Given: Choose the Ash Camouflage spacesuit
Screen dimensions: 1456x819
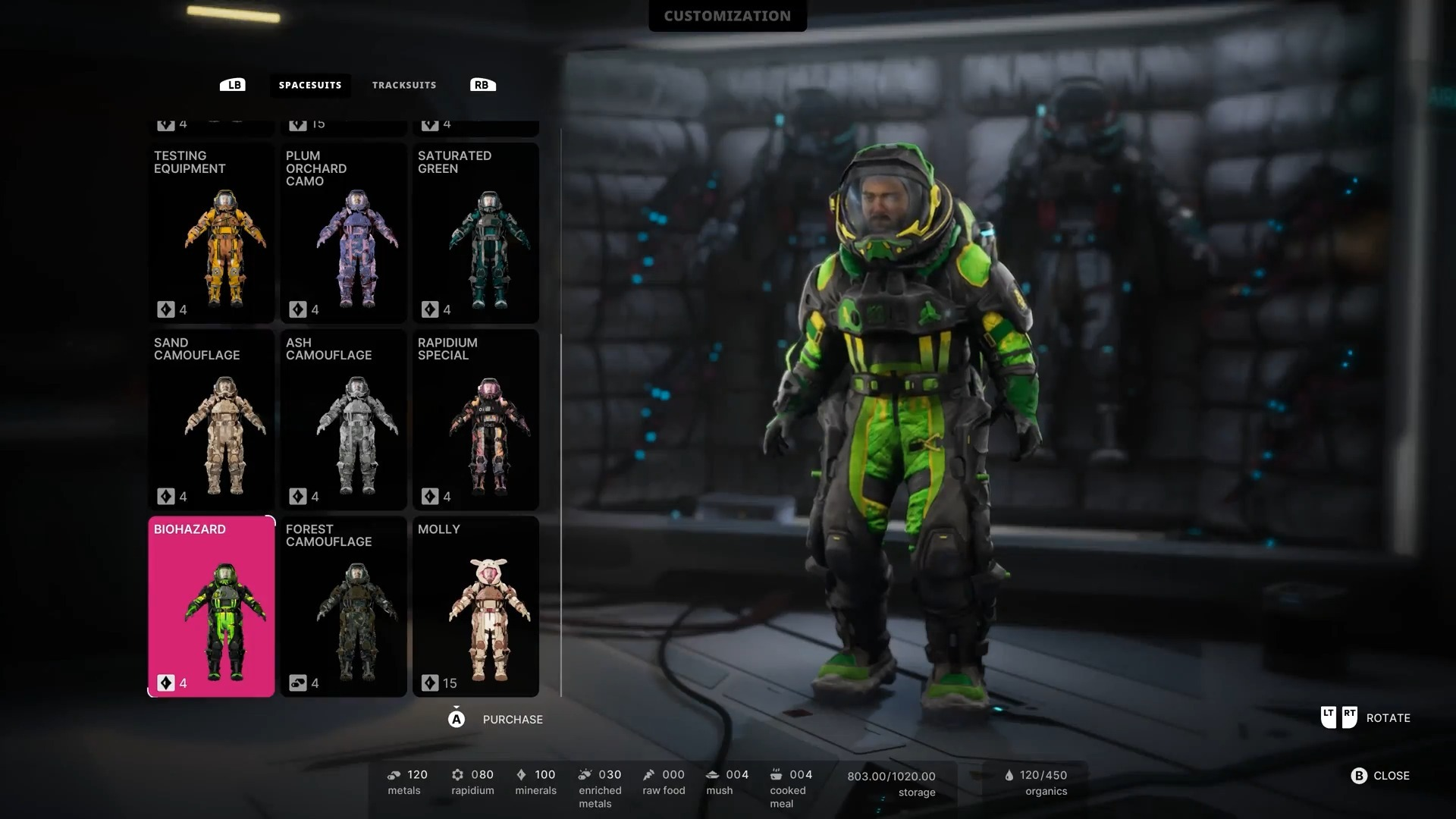Looking at the screenshot, I should 344,419.
